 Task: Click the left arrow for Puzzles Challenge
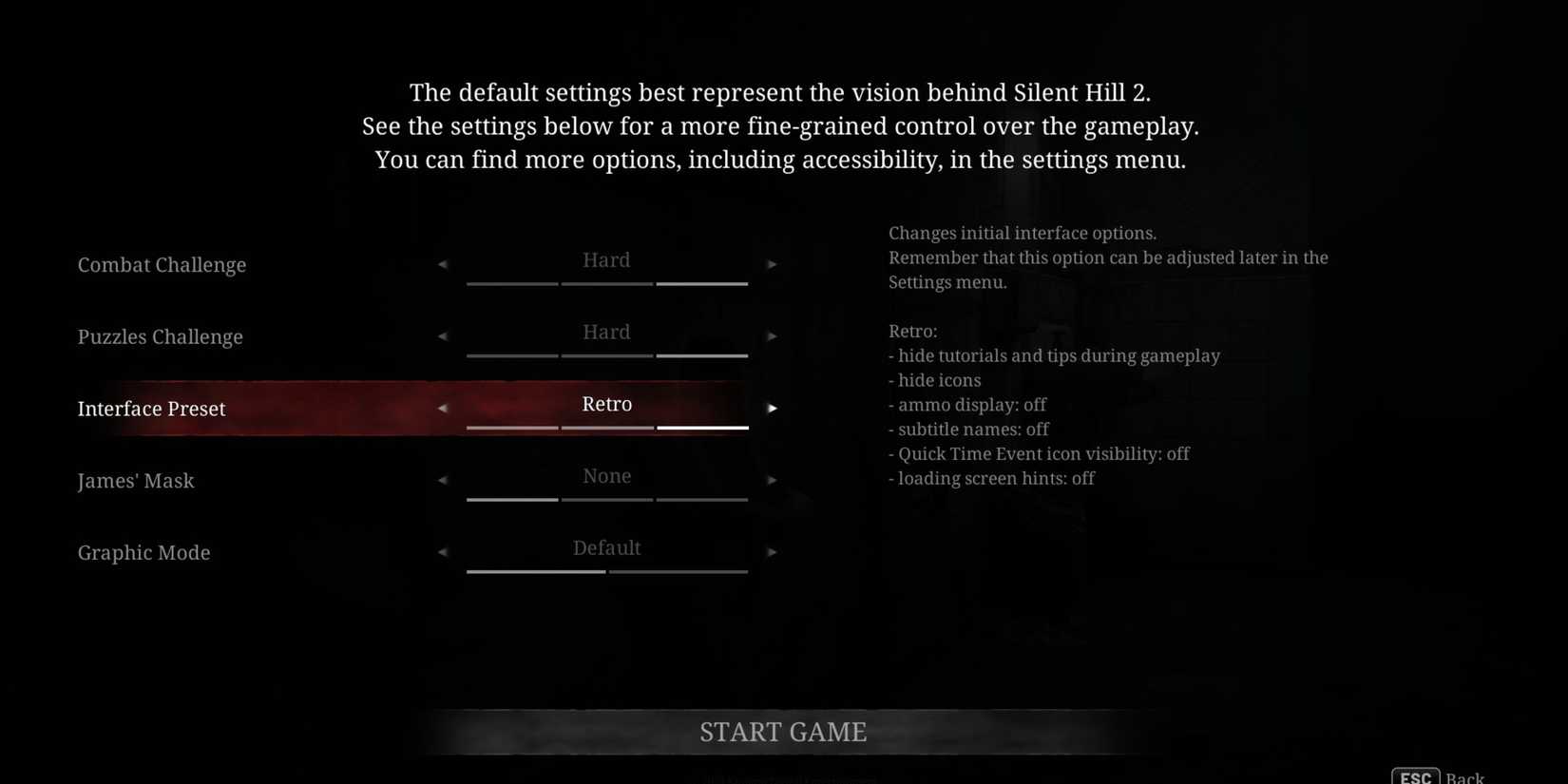point(443,336)
